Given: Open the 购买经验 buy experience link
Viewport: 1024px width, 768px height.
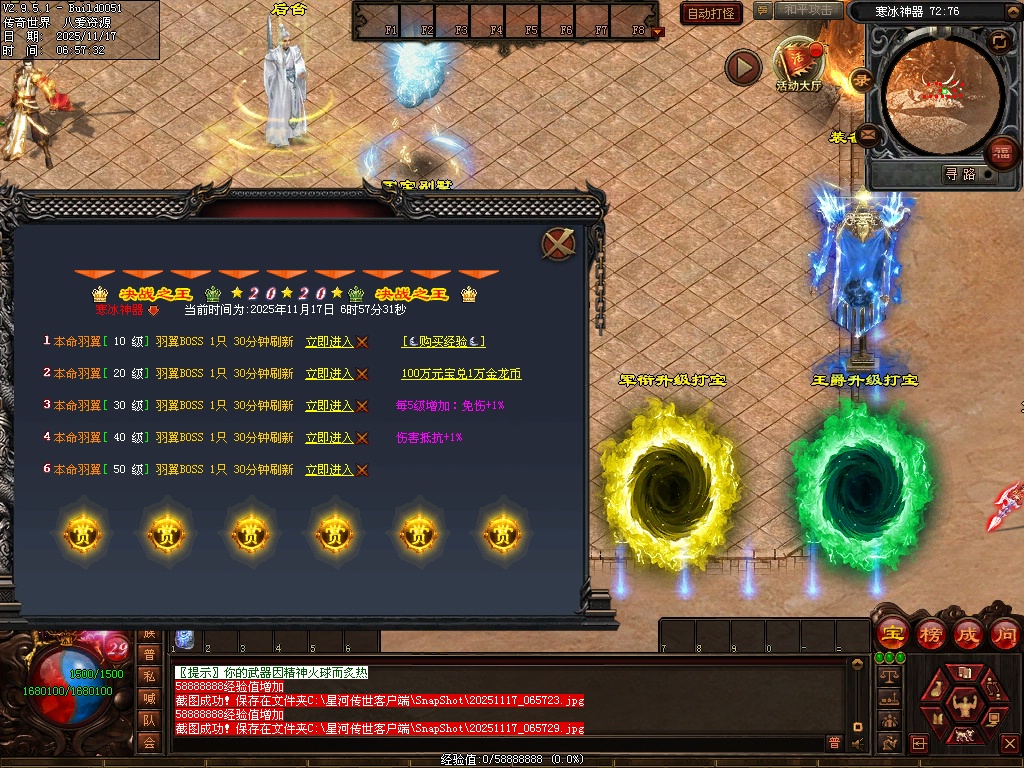Looking at the screenshot, I should 443,342.
